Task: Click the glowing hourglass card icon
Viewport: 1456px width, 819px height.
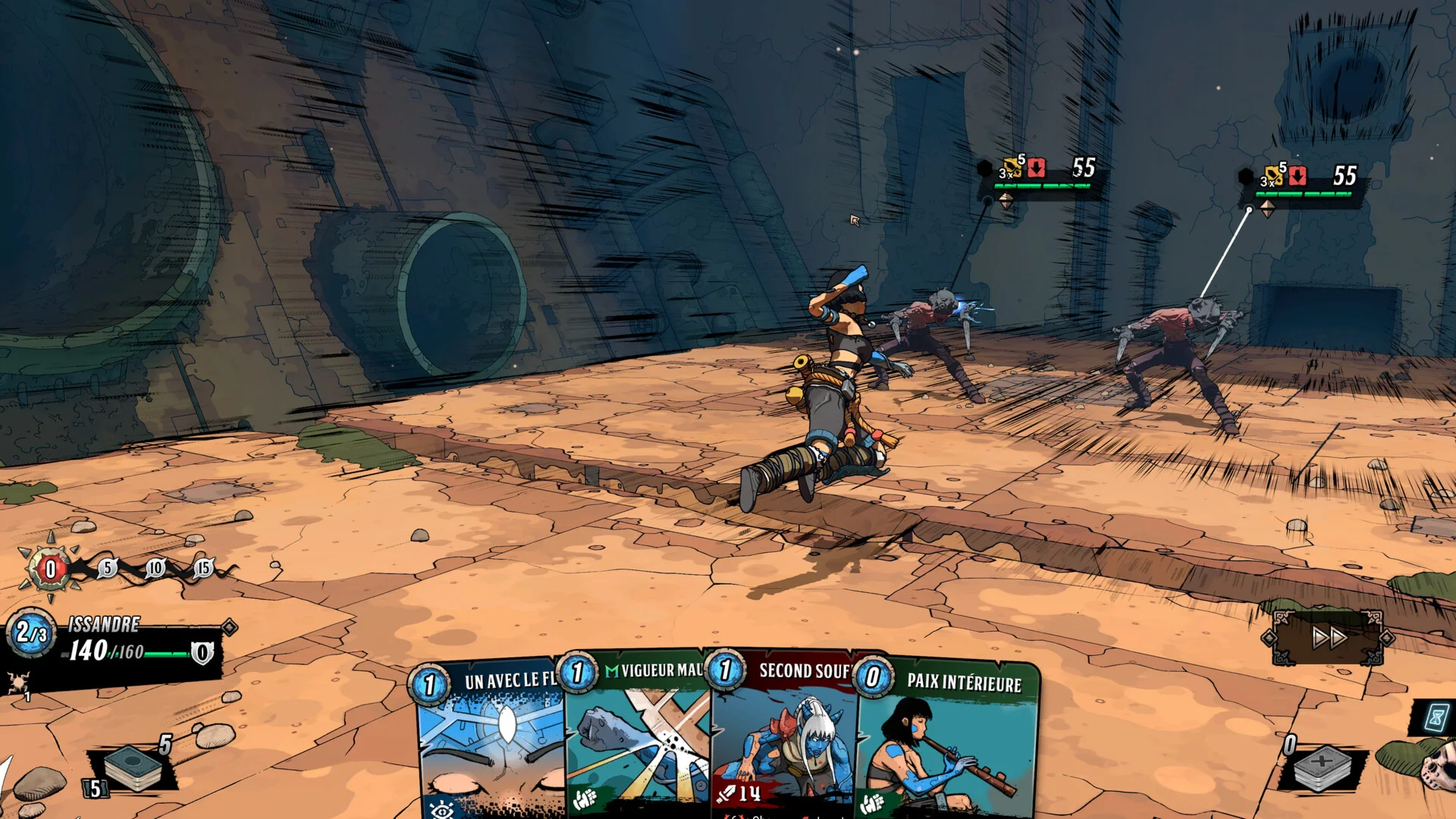Action: (1436, 717)
